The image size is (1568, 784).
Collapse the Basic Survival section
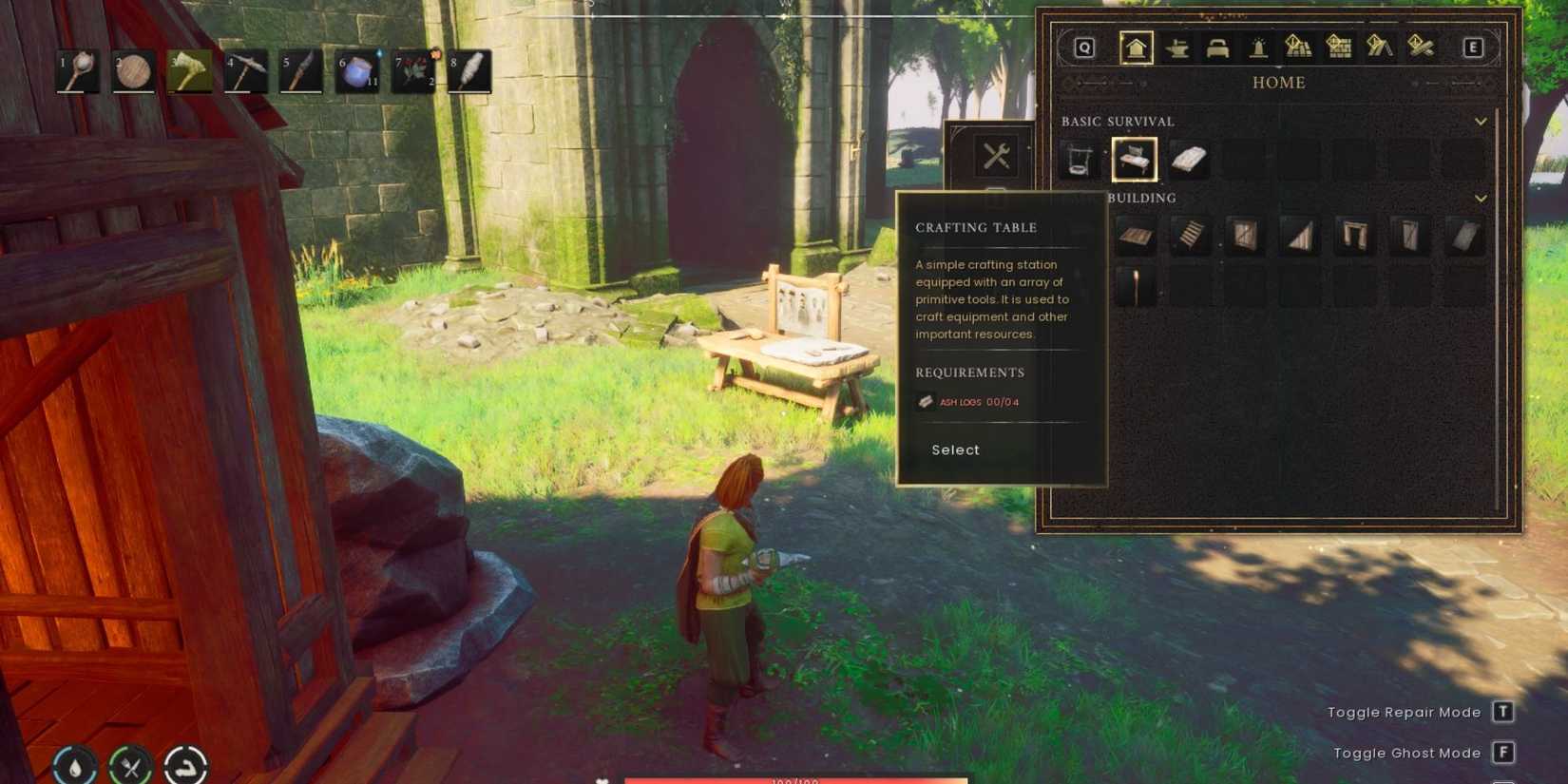[x=1481, y=122]
